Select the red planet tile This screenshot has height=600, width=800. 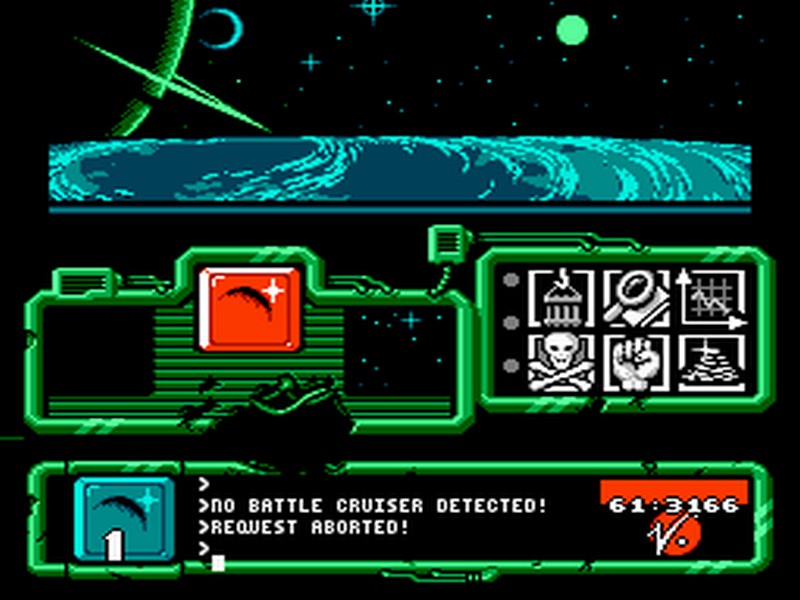tap(250, 308)
